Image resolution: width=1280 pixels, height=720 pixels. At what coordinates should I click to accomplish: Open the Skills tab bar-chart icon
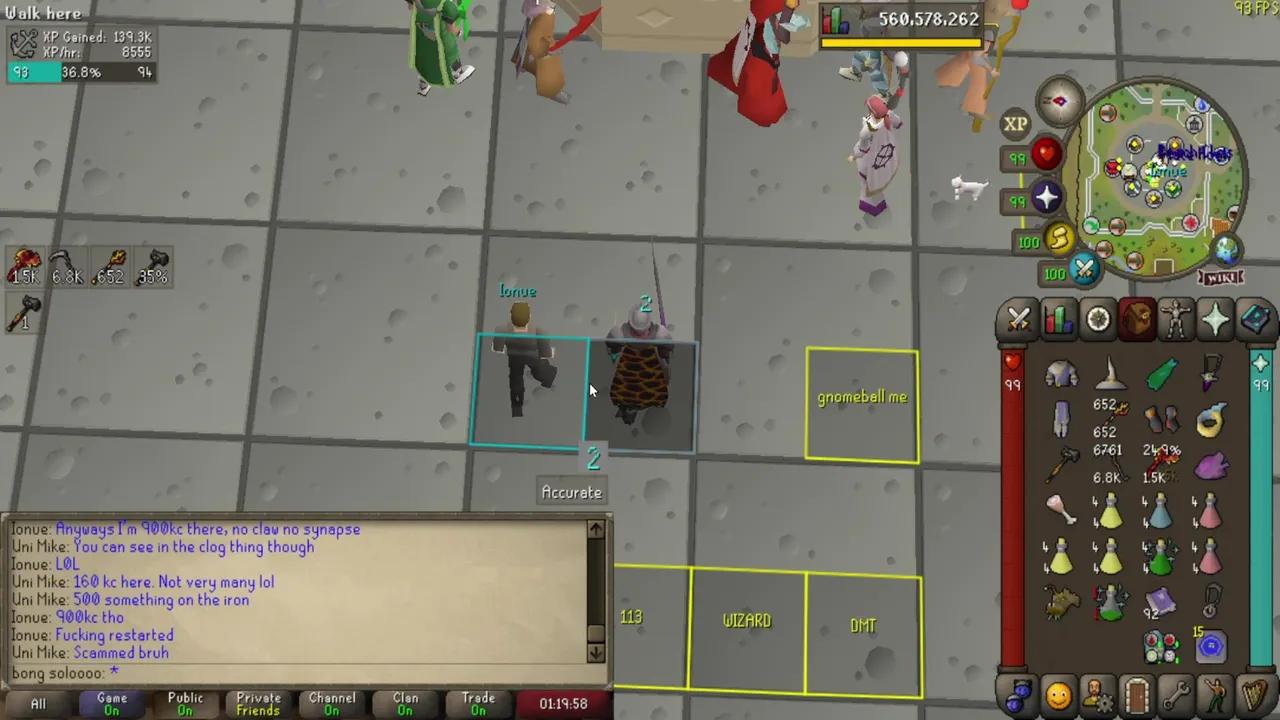(1058, 320)
